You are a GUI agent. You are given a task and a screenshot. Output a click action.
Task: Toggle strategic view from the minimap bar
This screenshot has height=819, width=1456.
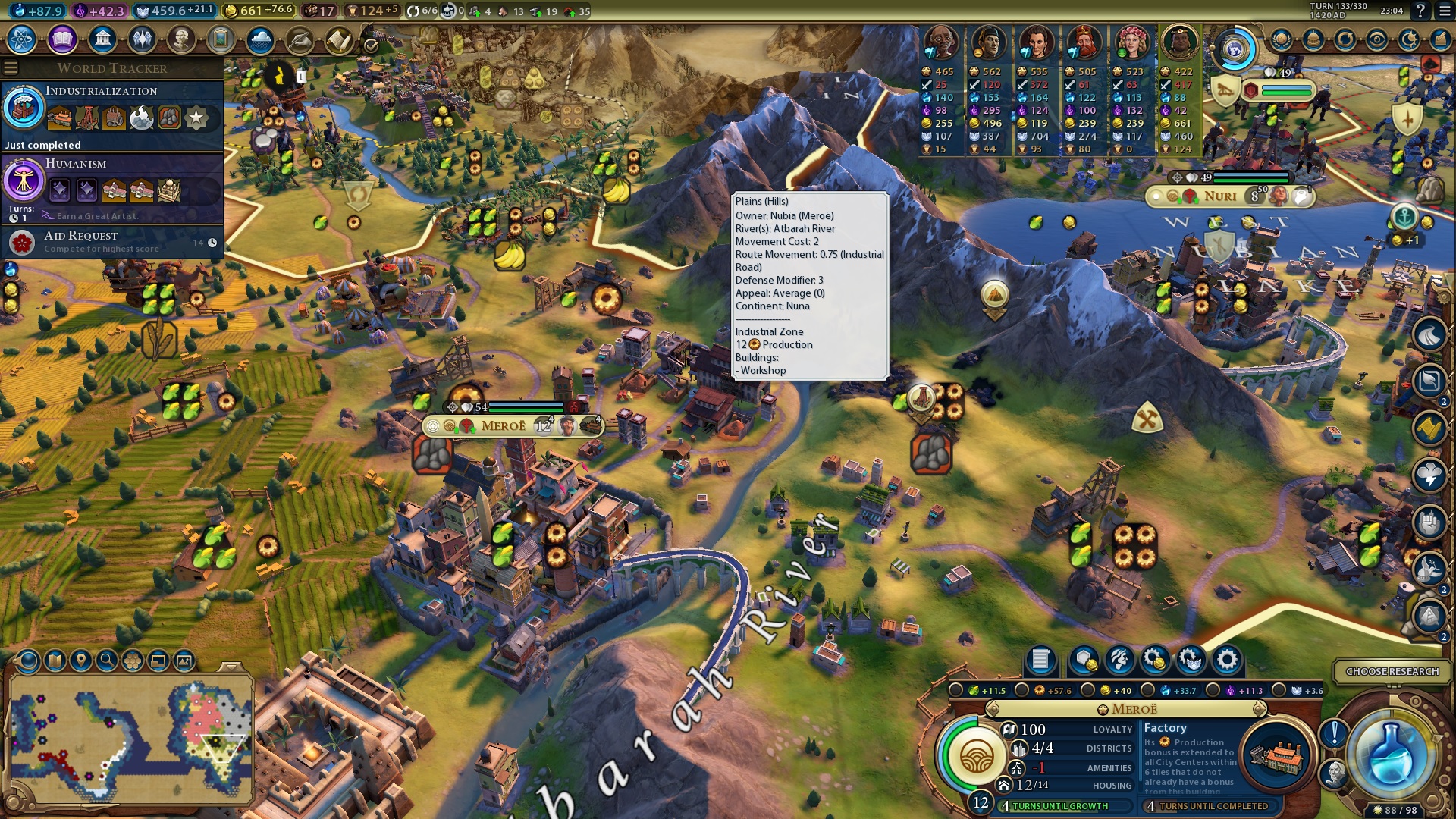133,662
